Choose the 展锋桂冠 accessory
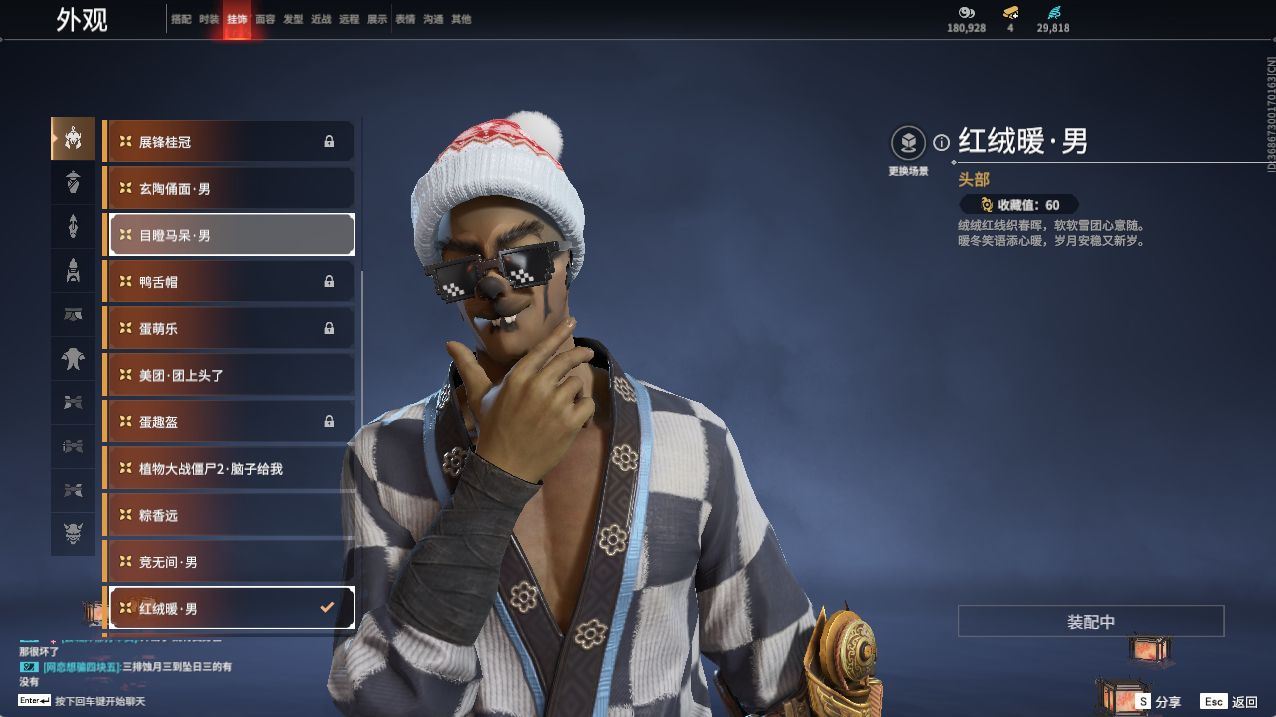The height and width of the screenshot is (717, 1276). [230, 142]
